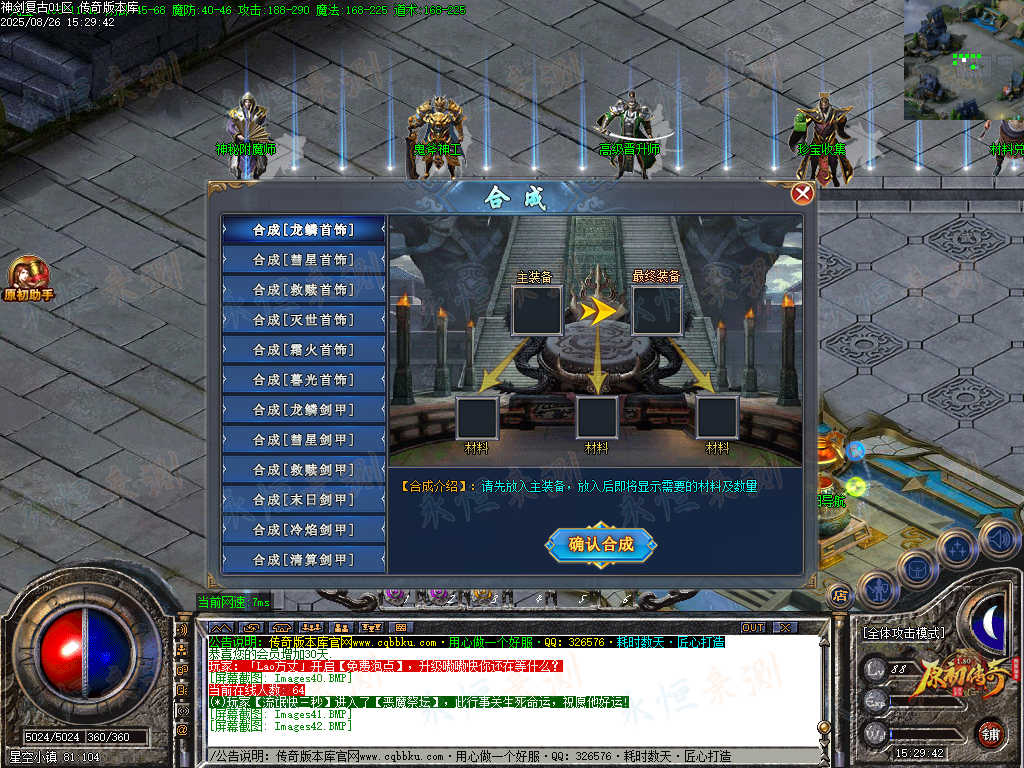Confirm synthesis with the 确认合成 button
Viewport: 1024px width, 768px height.
pos(601,544)
